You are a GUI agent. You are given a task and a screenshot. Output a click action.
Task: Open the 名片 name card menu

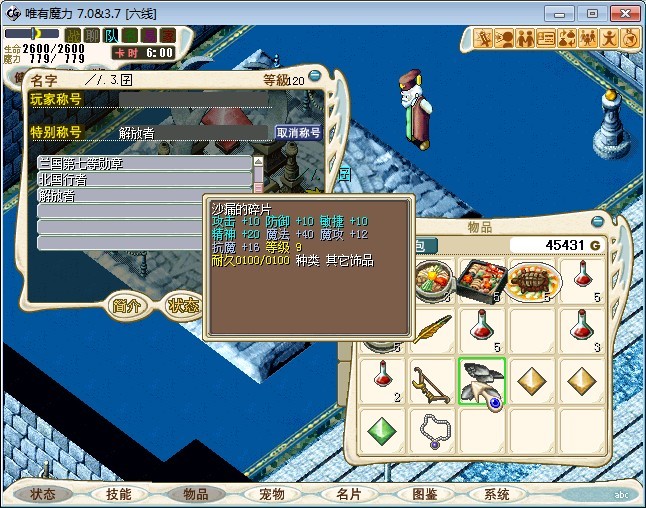347,494
